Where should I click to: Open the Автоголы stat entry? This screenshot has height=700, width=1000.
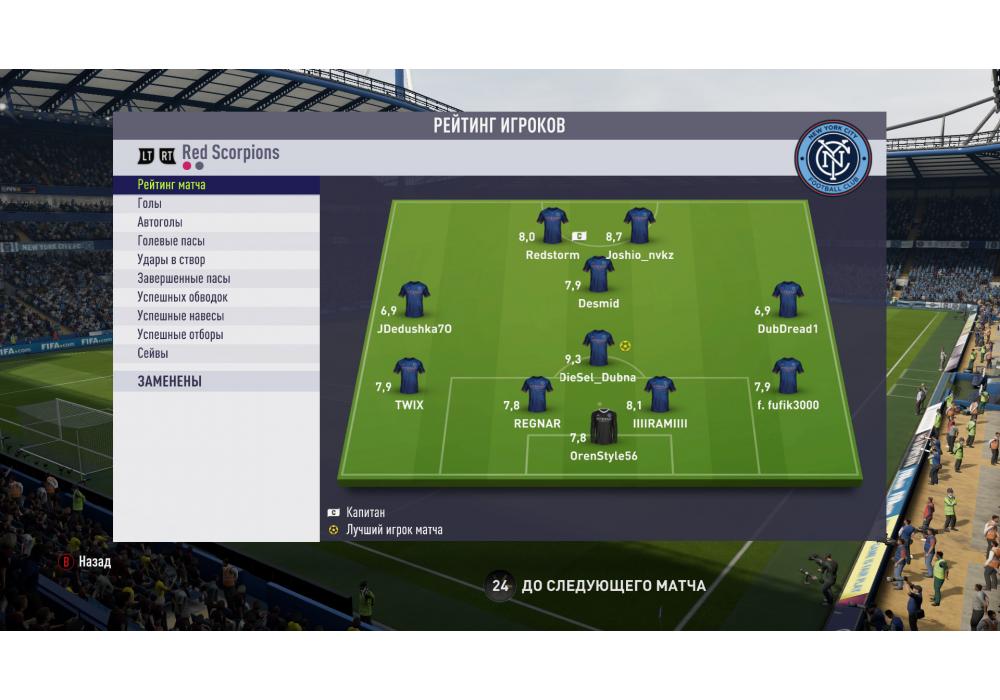click(216, 223)
